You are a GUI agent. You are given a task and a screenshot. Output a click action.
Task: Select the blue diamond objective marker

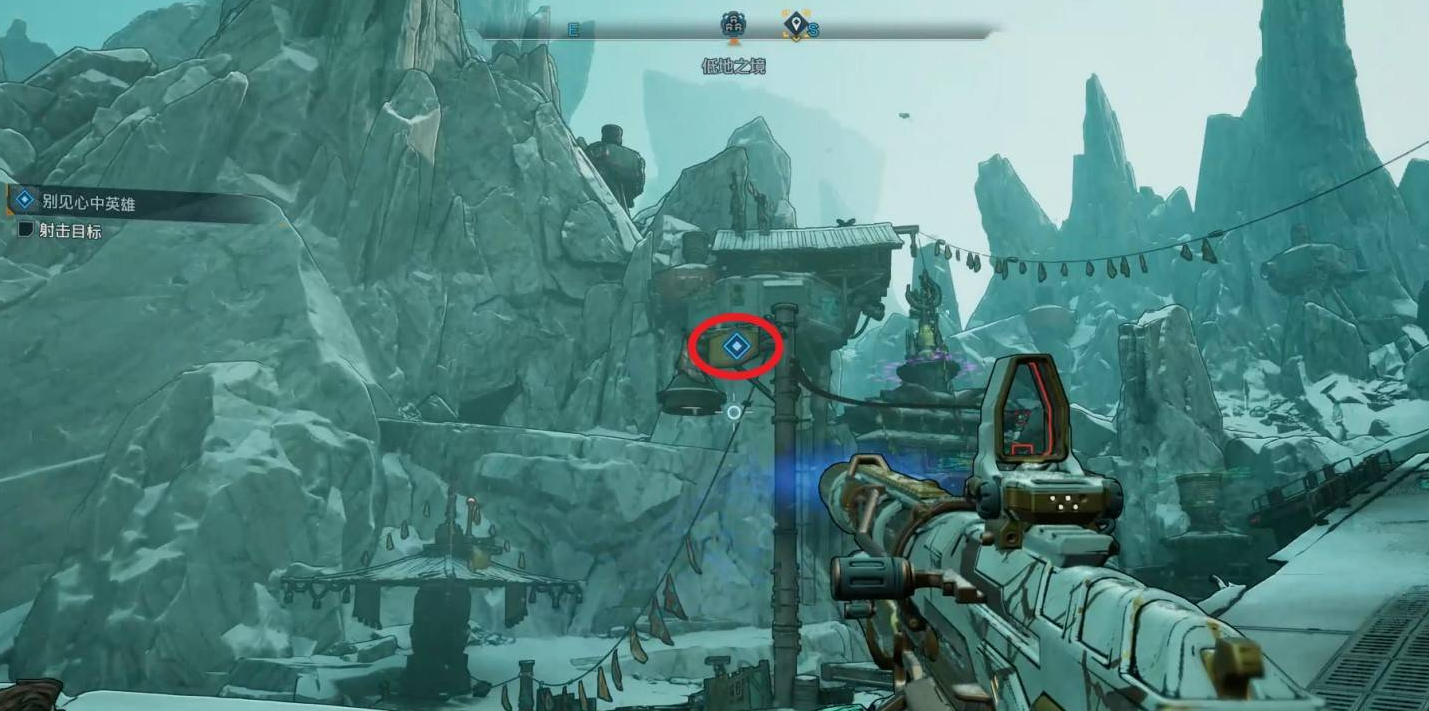click(x=736, y=347)
